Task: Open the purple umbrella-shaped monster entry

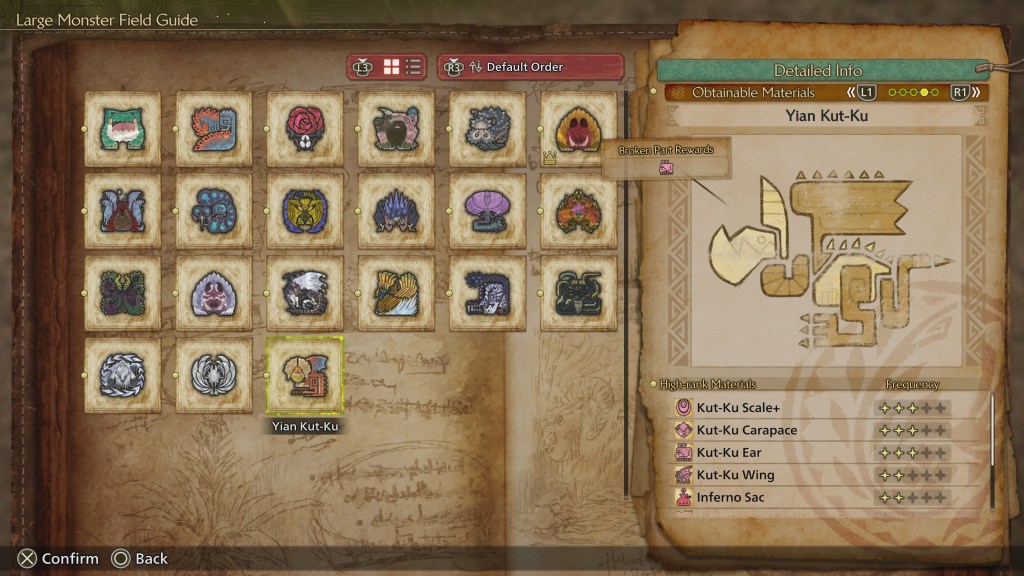Action: click(488, 211)
